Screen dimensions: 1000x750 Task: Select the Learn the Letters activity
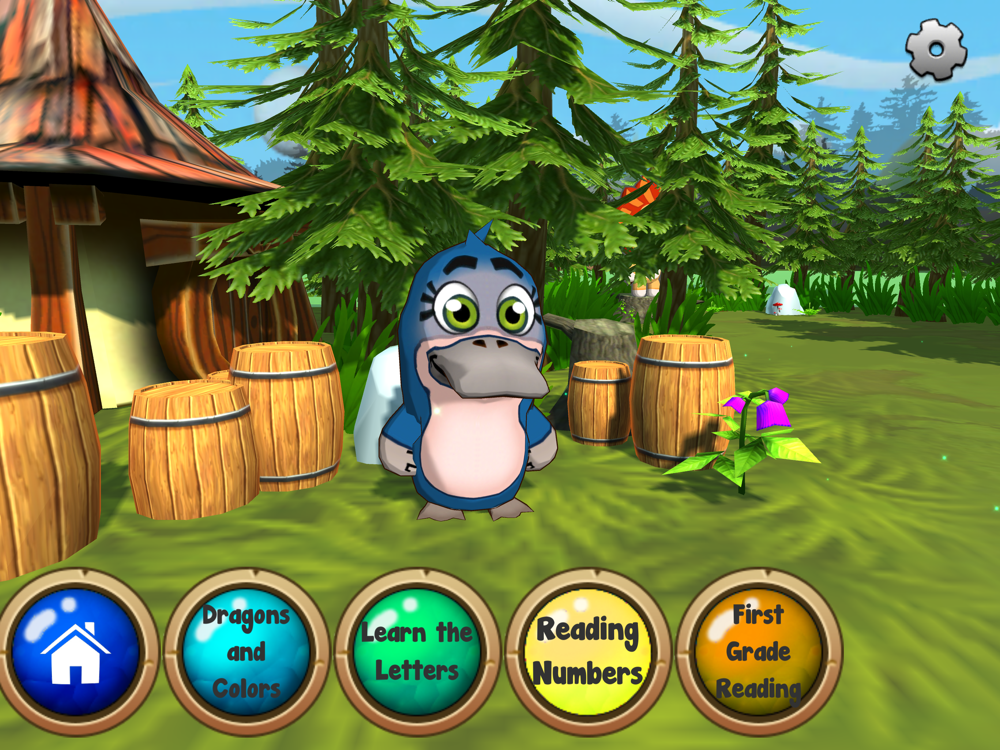tap(417, 651)
